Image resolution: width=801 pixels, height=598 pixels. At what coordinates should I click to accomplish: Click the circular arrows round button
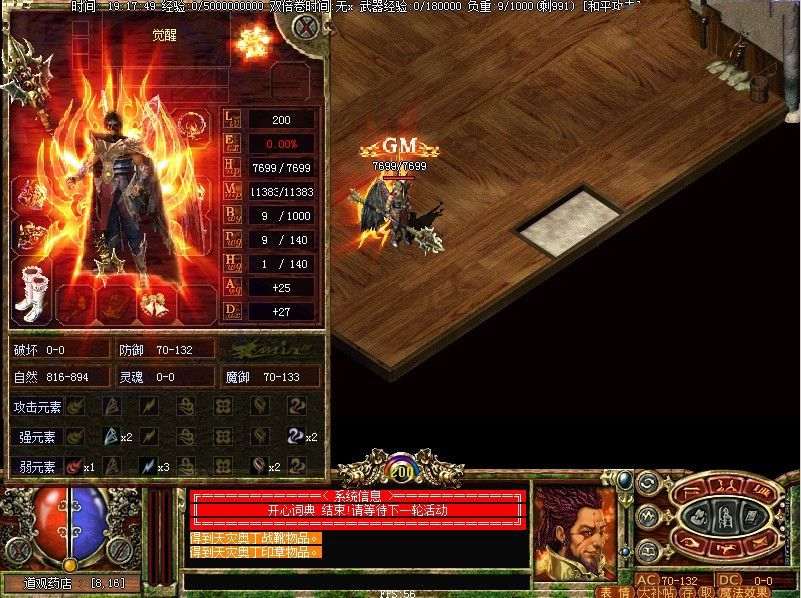[x=646, y=483]
